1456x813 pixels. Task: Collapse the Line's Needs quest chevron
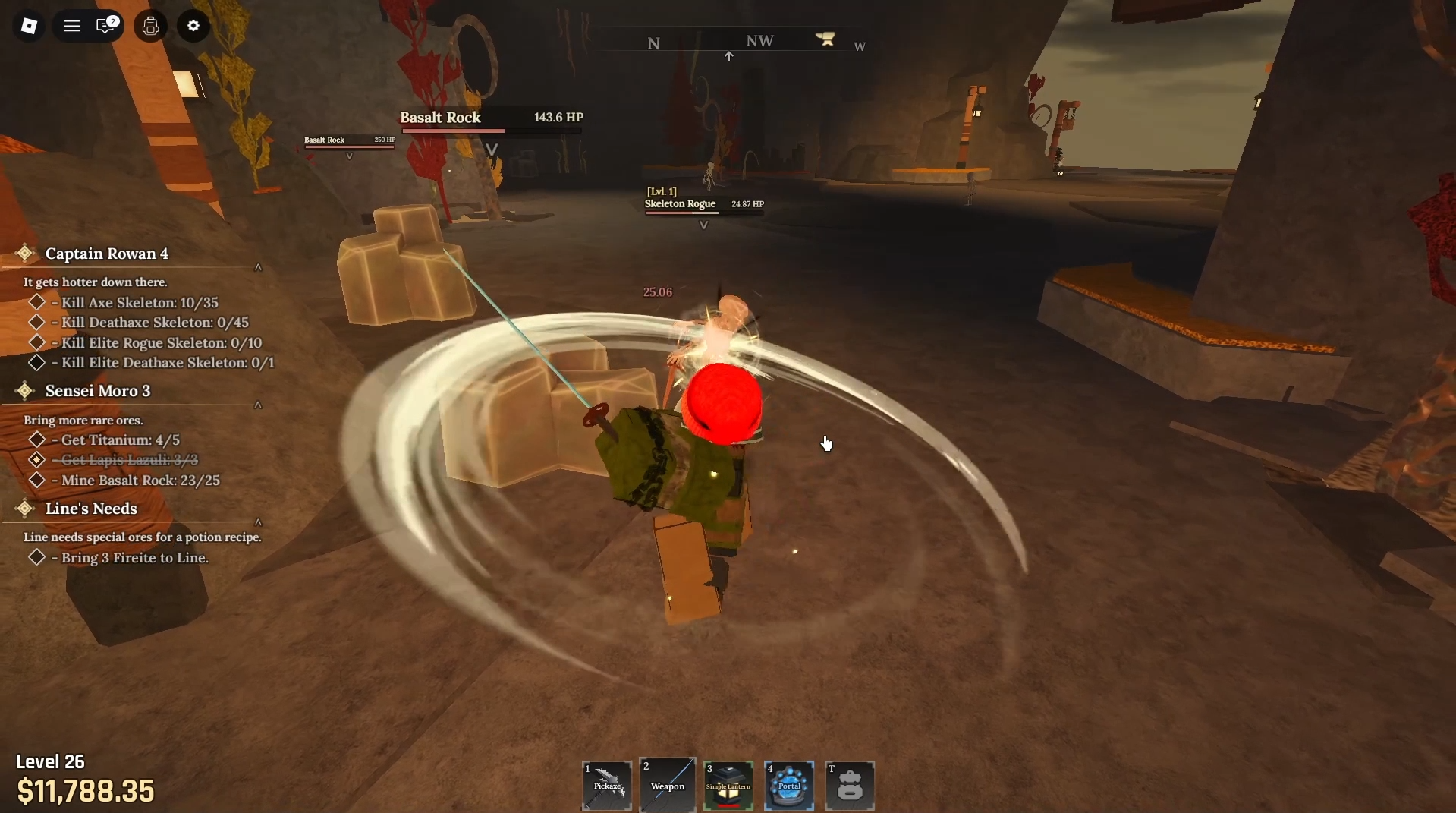coord(258,522)
